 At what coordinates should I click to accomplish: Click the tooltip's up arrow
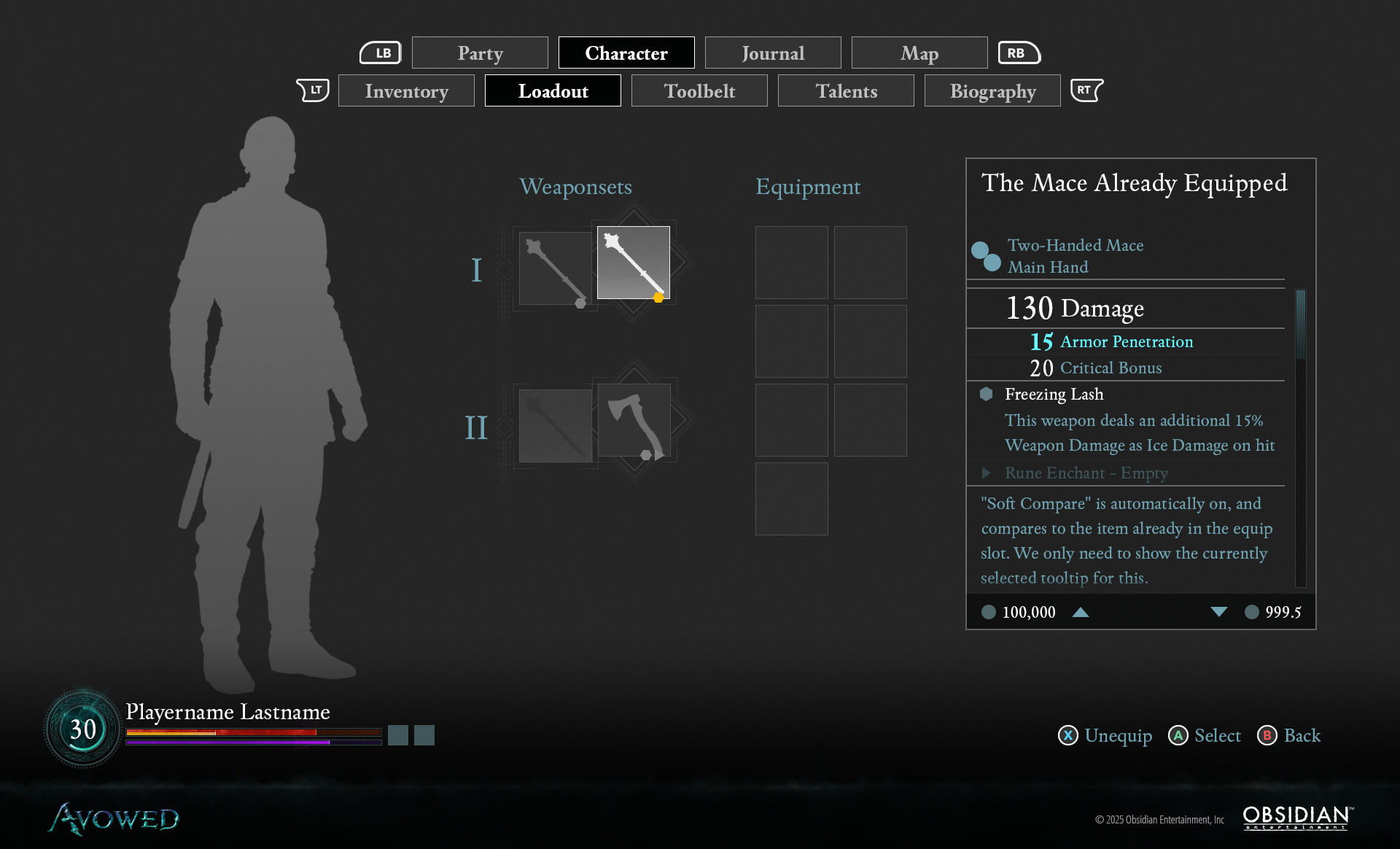click(1081, 613)
